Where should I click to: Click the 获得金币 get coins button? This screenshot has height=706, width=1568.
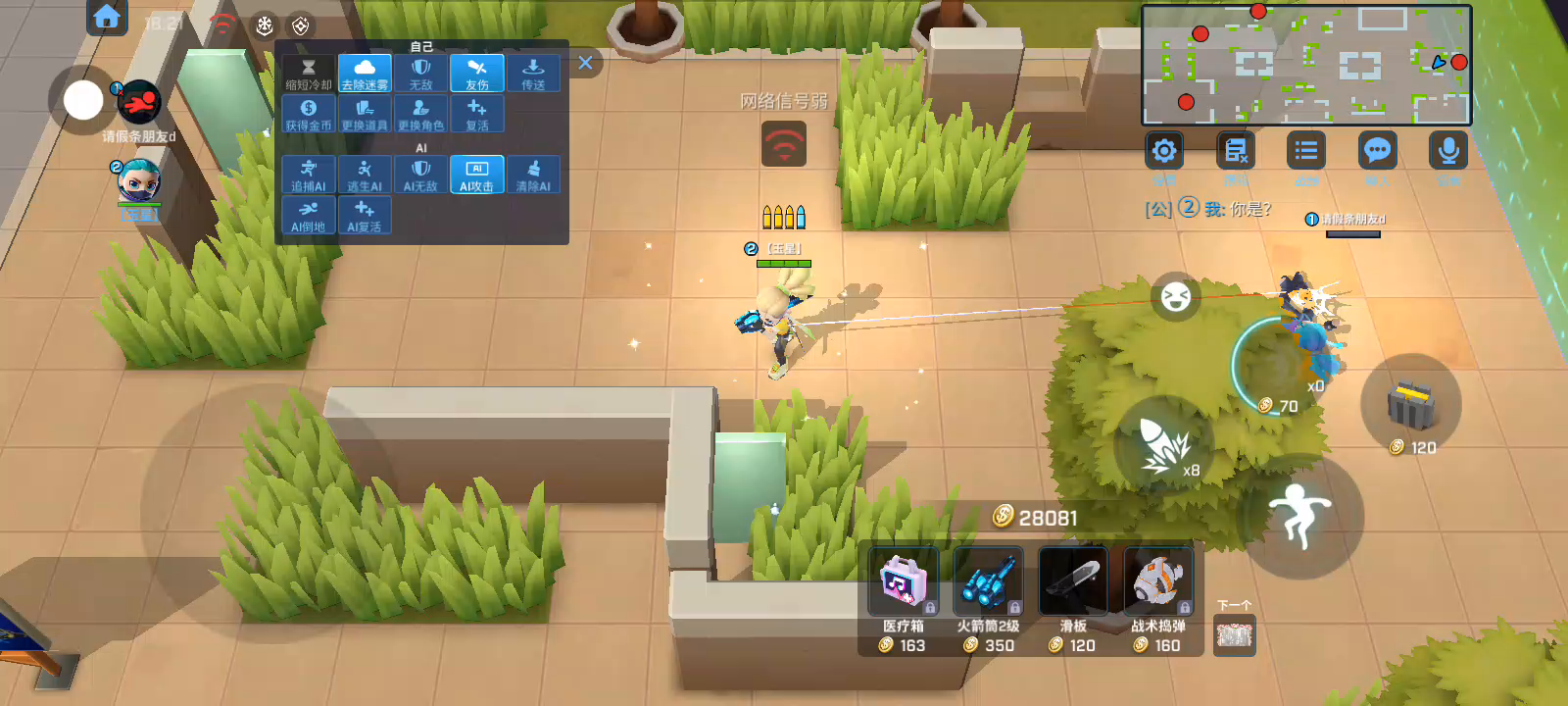tap(309, 114)
